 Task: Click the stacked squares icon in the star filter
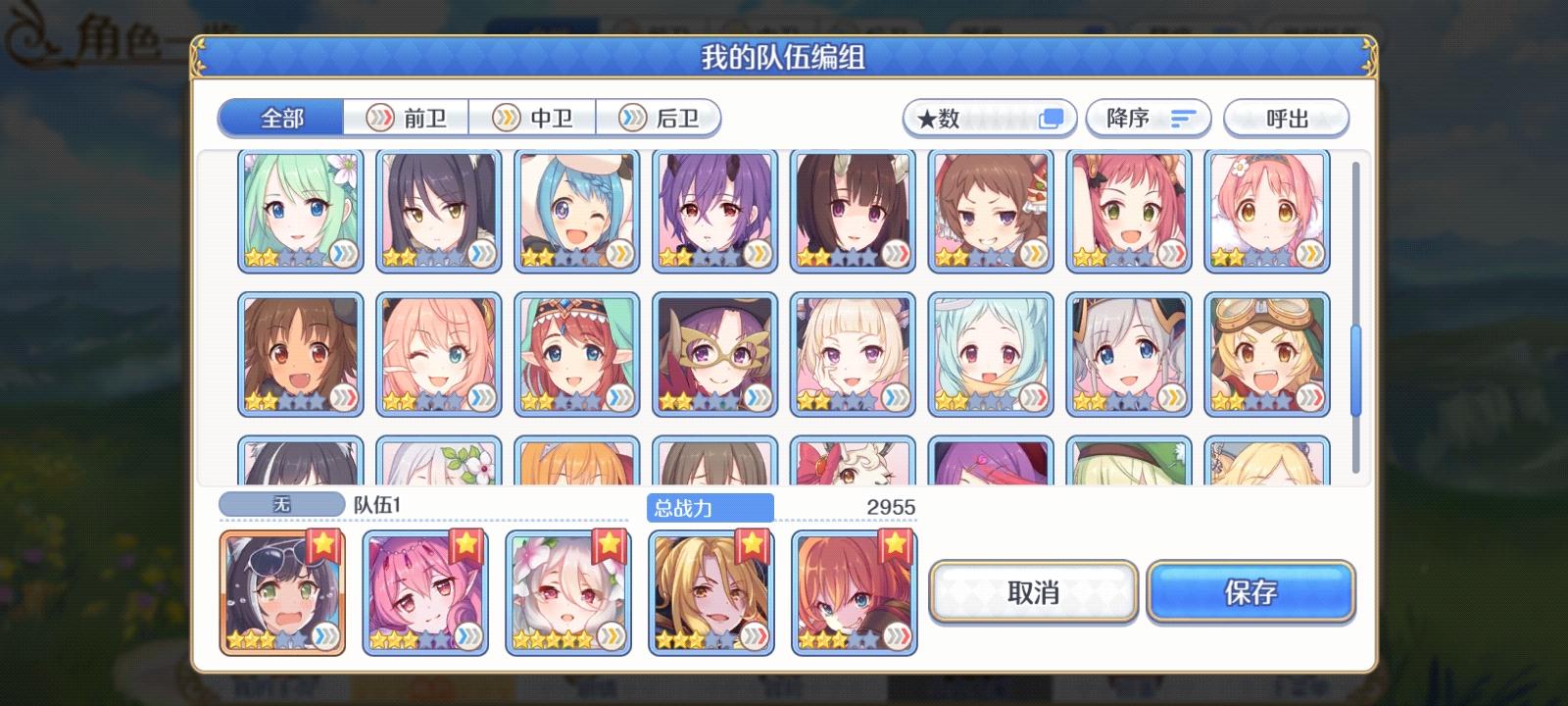(1052, 117)
